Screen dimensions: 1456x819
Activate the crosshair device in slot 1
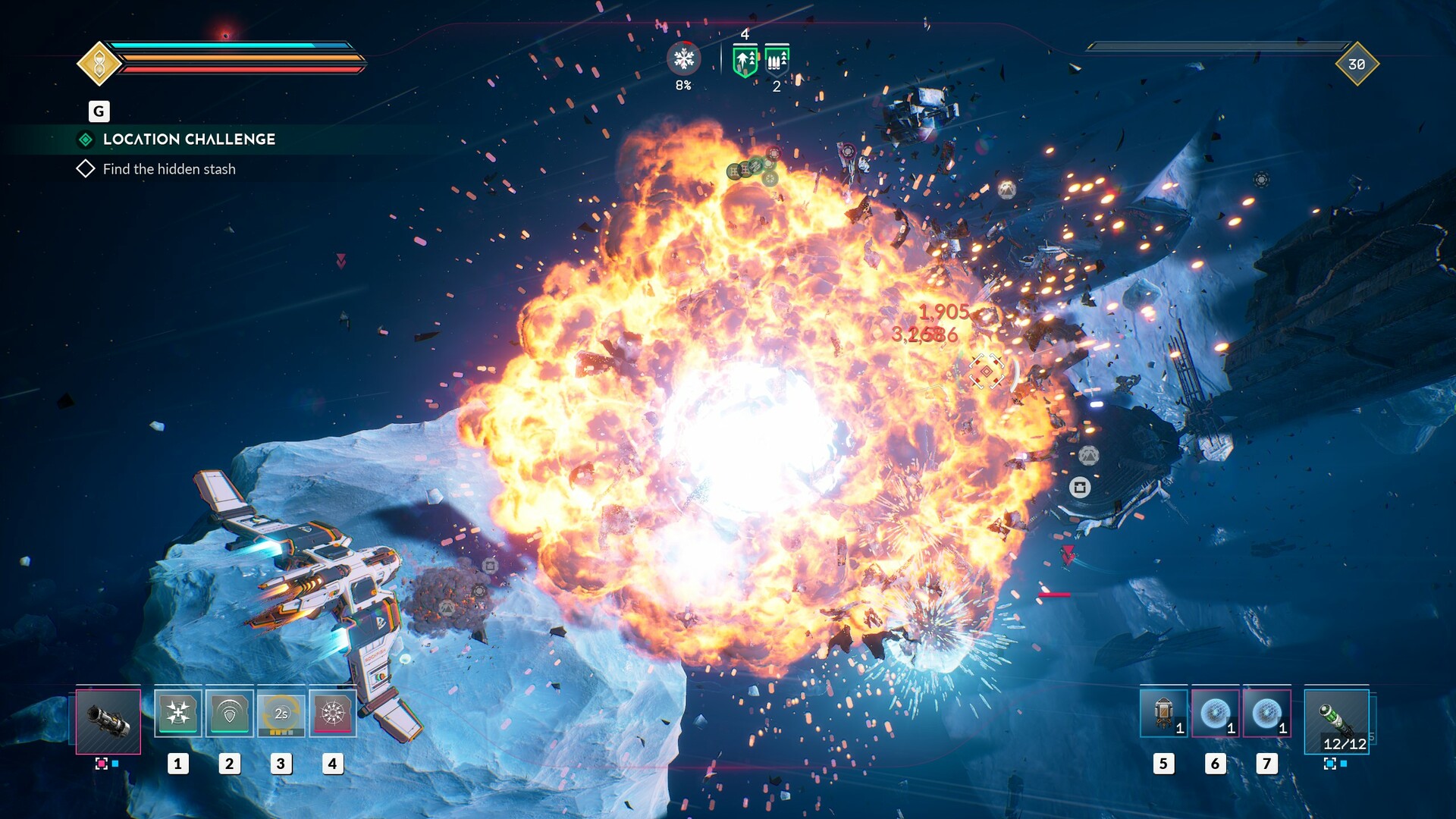(x=179, y=714)
